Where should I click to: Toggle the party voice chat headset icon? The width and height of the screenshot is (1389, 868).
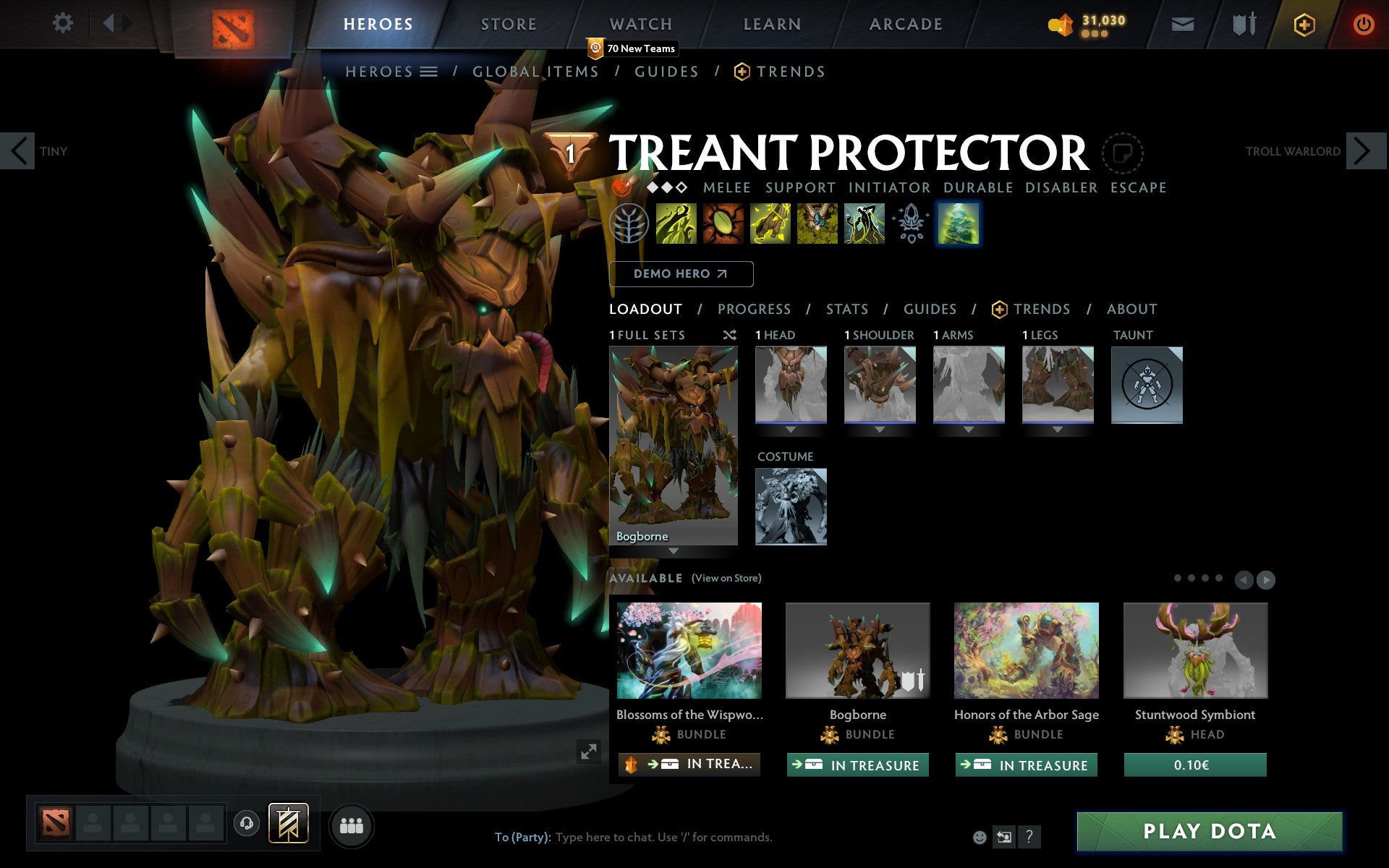coord(247,822)
